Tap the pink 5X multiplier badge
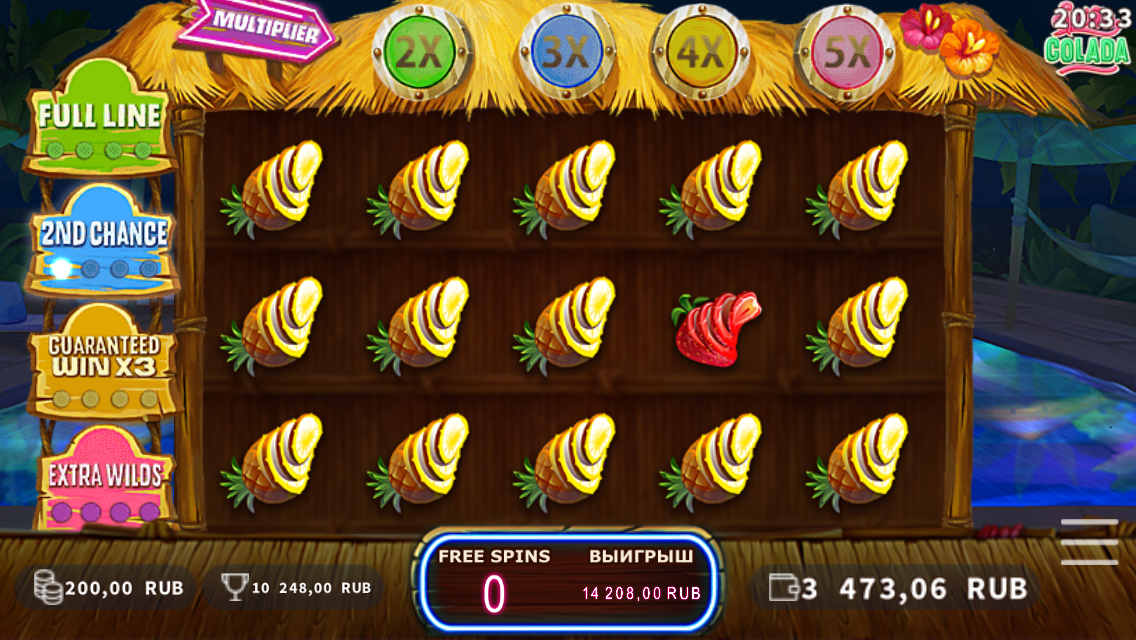1136x640 pixels. [846, 54]
